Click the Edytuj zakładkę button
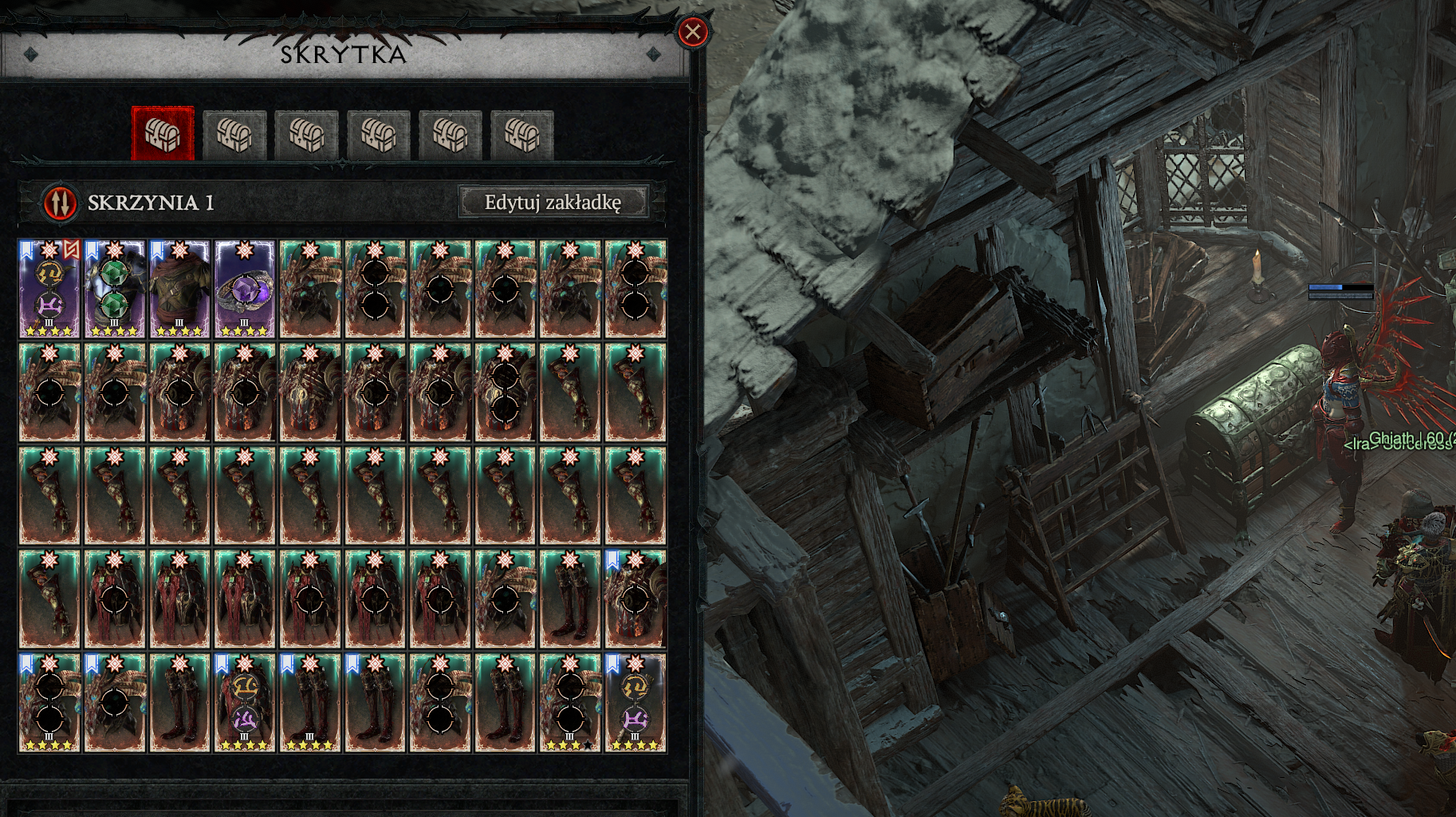Screen dimensions: 1456x817 click(553, 203)
